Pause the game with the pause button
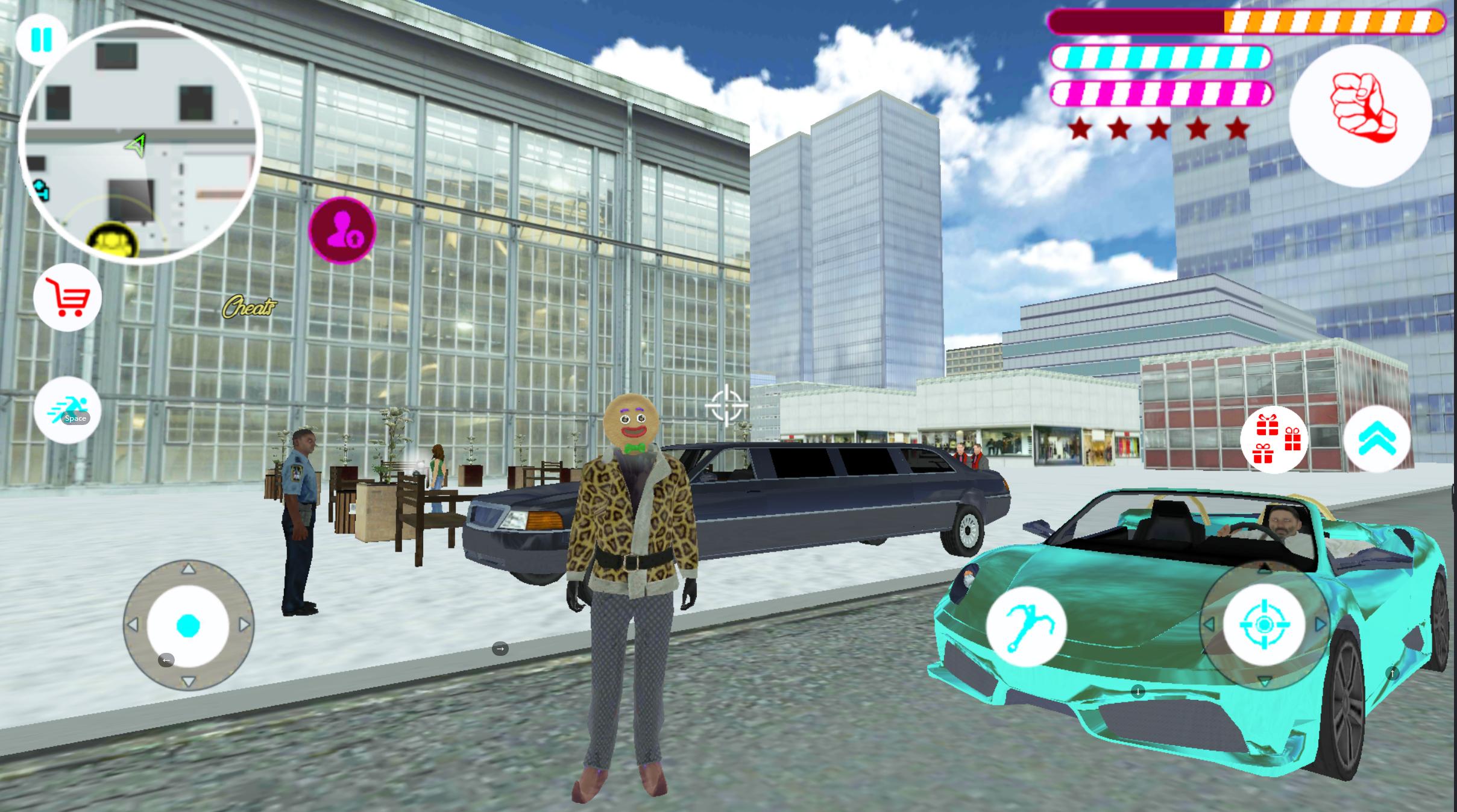1457x812 pixels. (x=42, y=40)
